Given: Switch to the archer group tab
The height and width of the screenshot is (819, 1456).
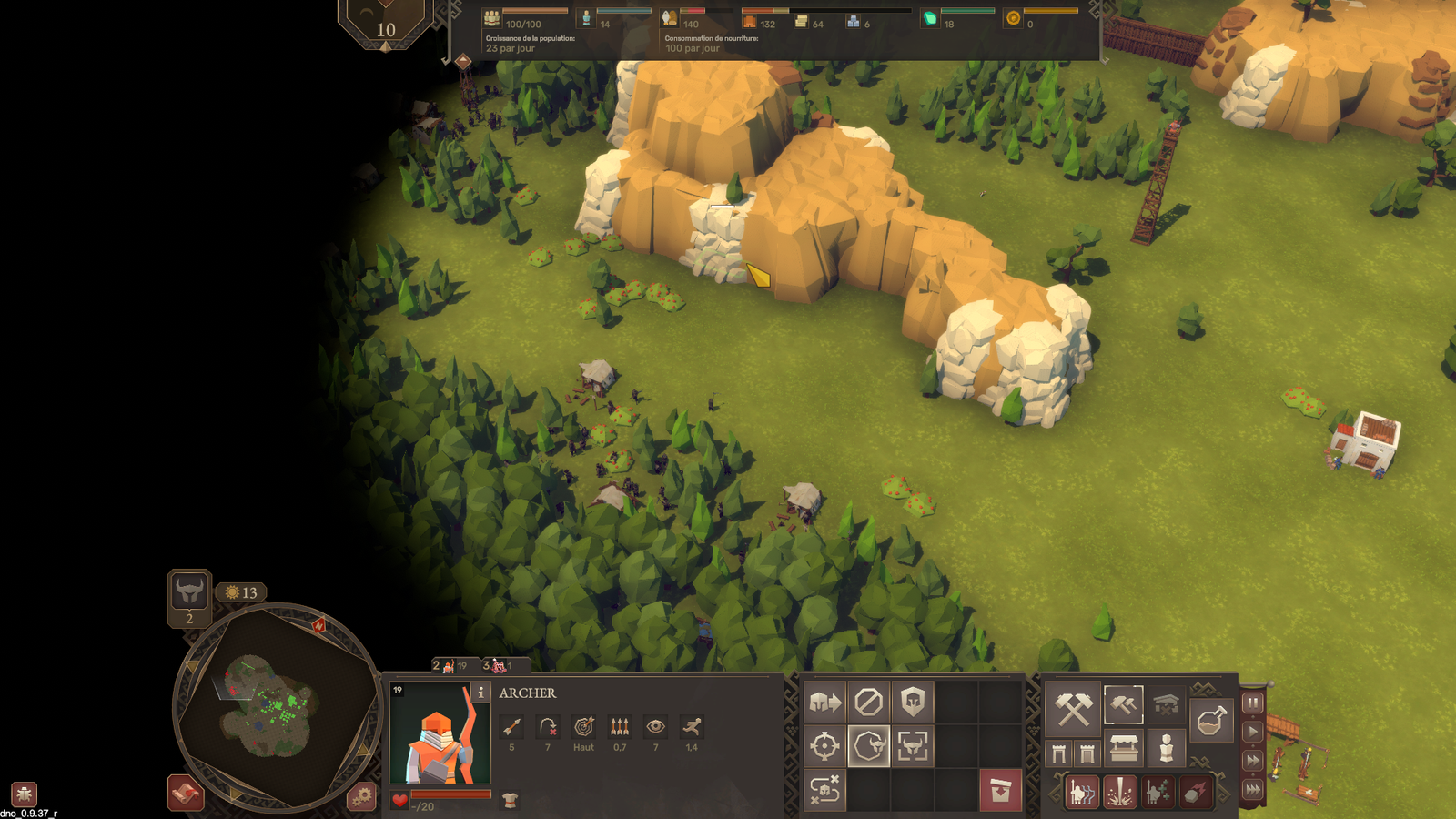Looking at the screenshot, I should 450,666.
